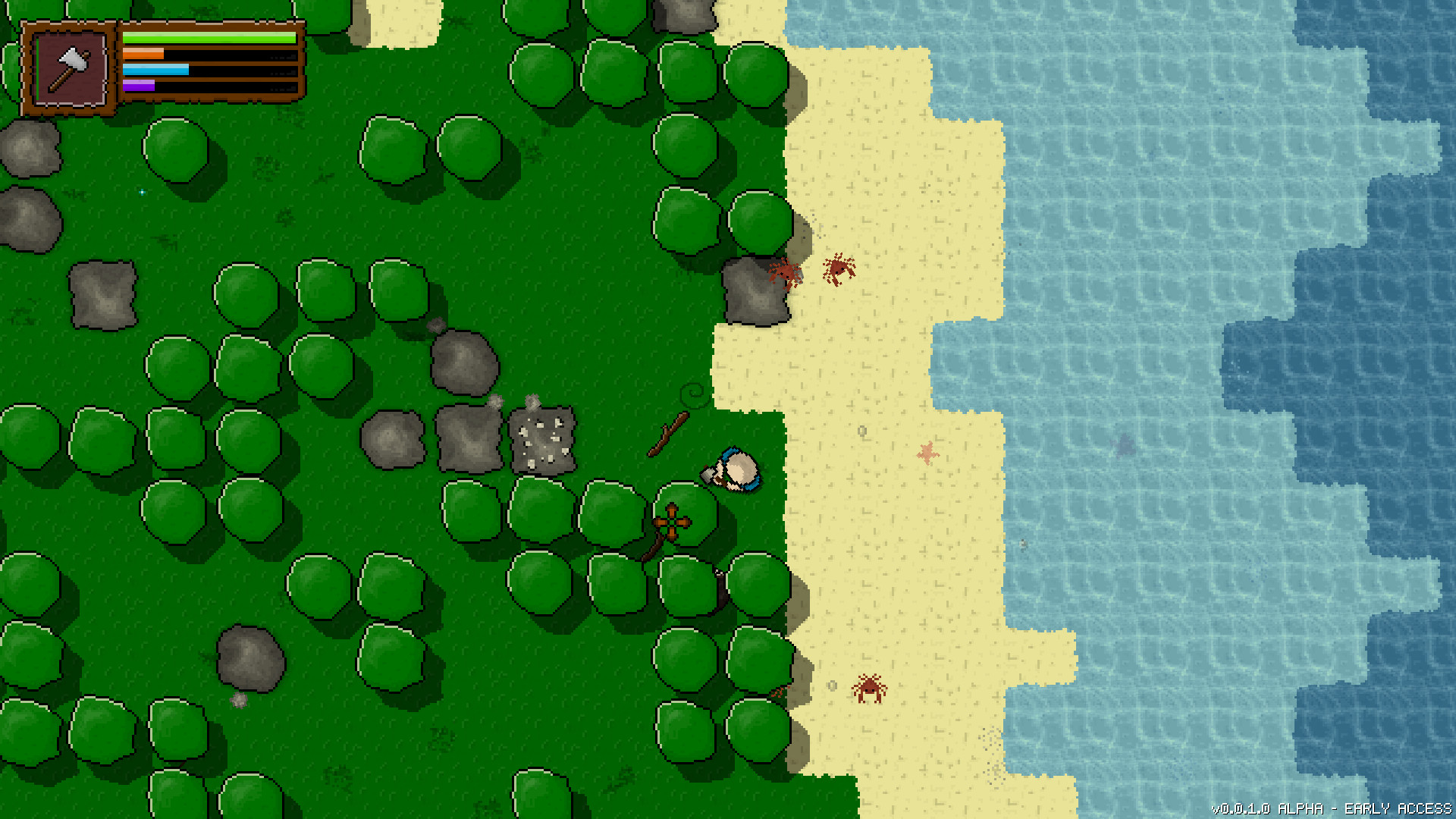Click the green health bar
Viewport: 1456px width, 819px height.
pos(209,36)
